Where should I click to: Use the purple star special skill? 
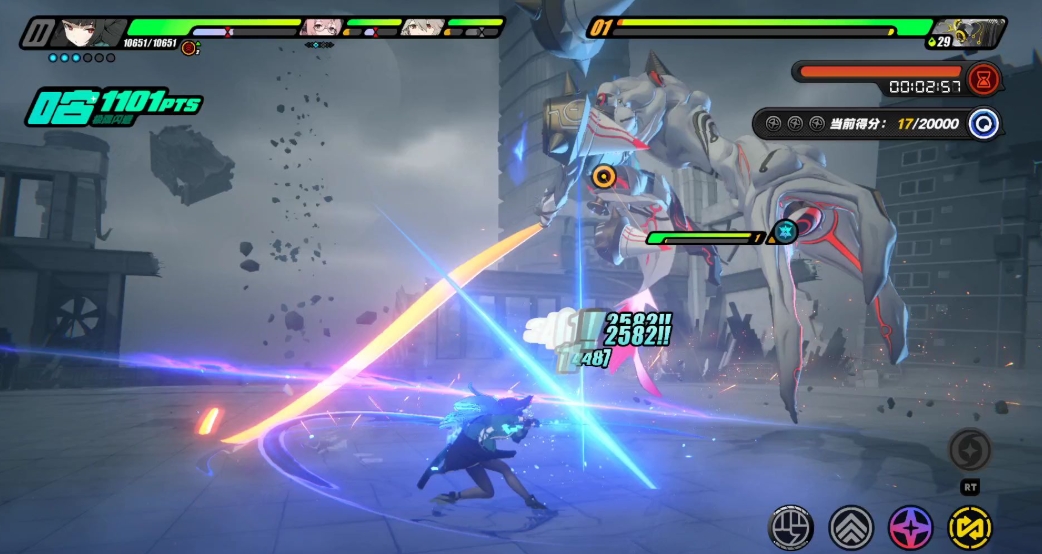pos(910,526)
